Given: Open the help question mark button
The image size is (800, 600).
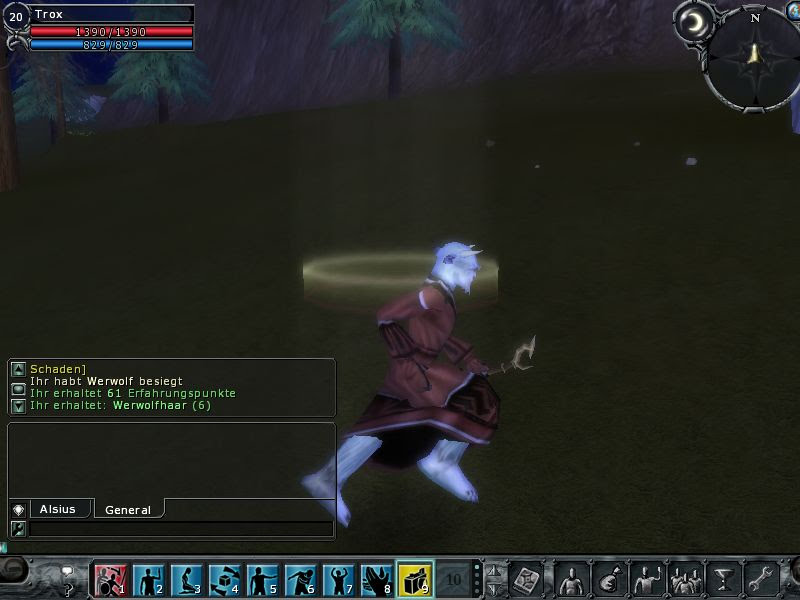Looking at the screenshot, I should (68, 580).
